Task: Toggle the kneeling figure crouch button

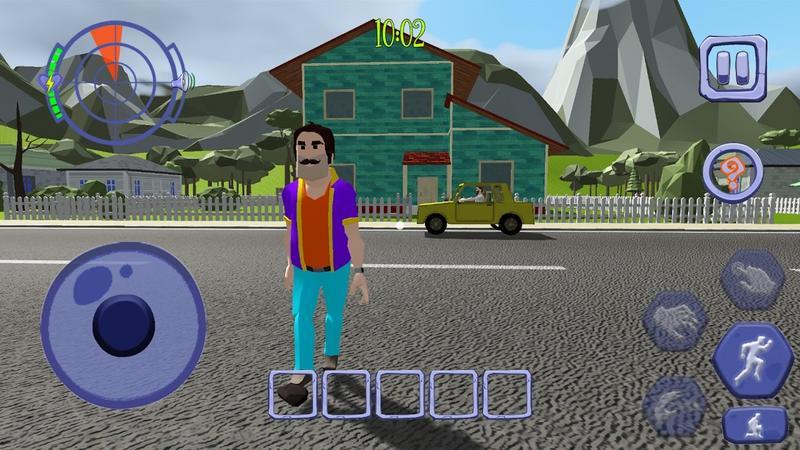Action: 749,425
